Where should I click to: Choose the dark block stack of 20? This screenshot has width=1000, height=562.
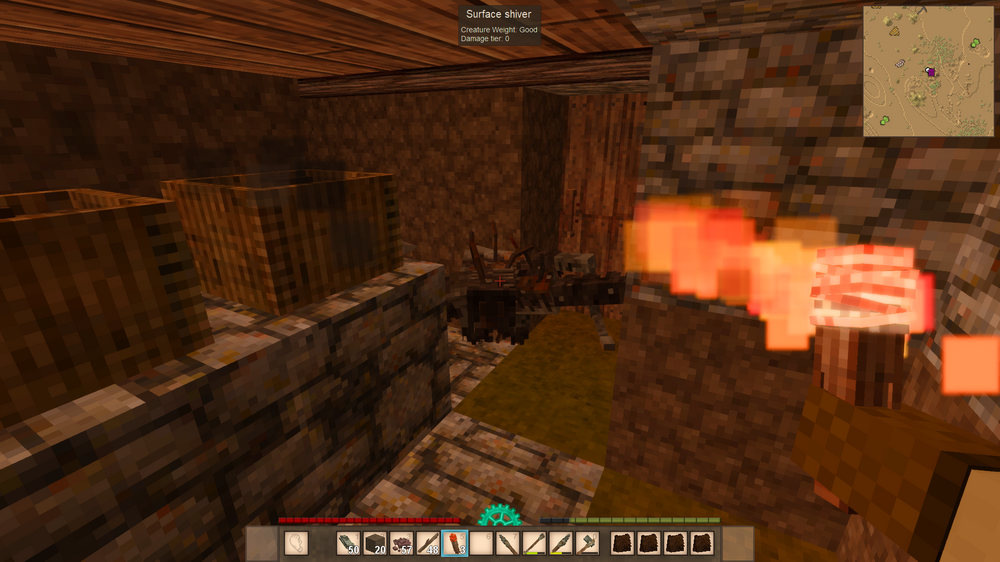coord(375,544)
